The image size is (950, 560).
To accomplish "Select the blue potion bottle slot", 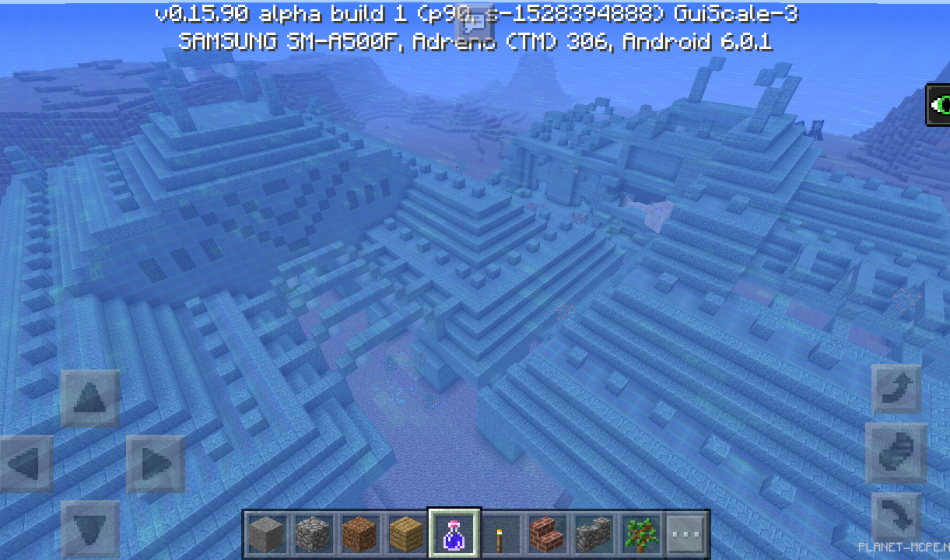I will click(452, 533).
